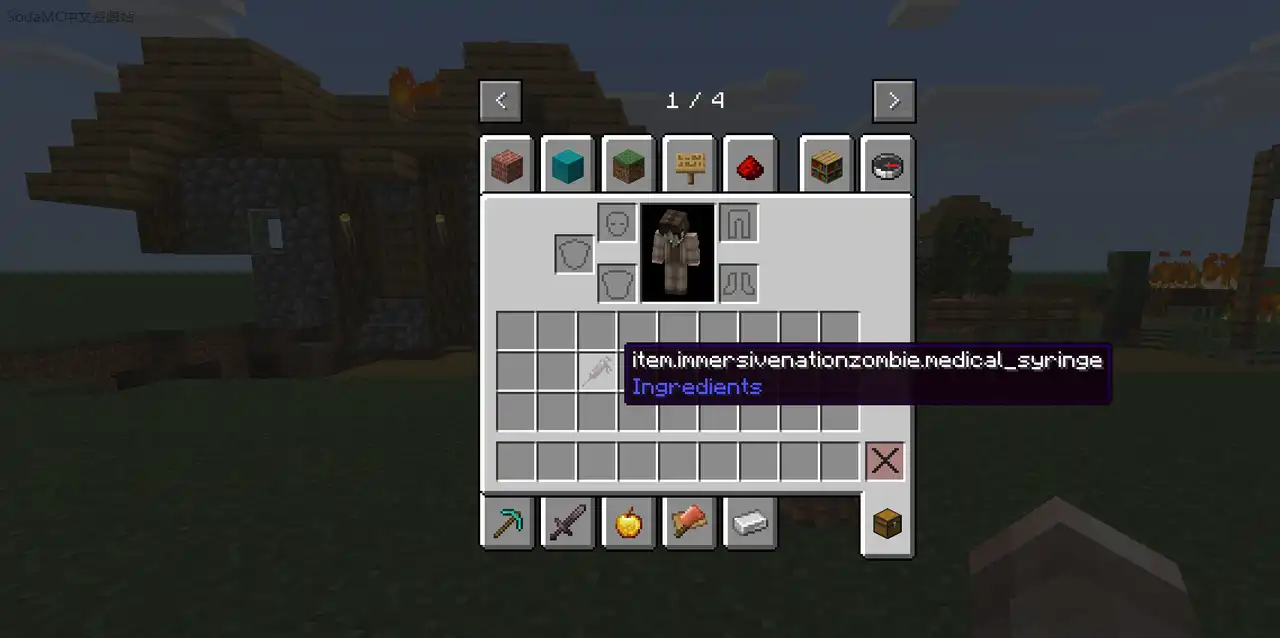The image size is (1280, 638).
Task: Choose the empty shield offhand slot
Action: (x=575, y=254)
